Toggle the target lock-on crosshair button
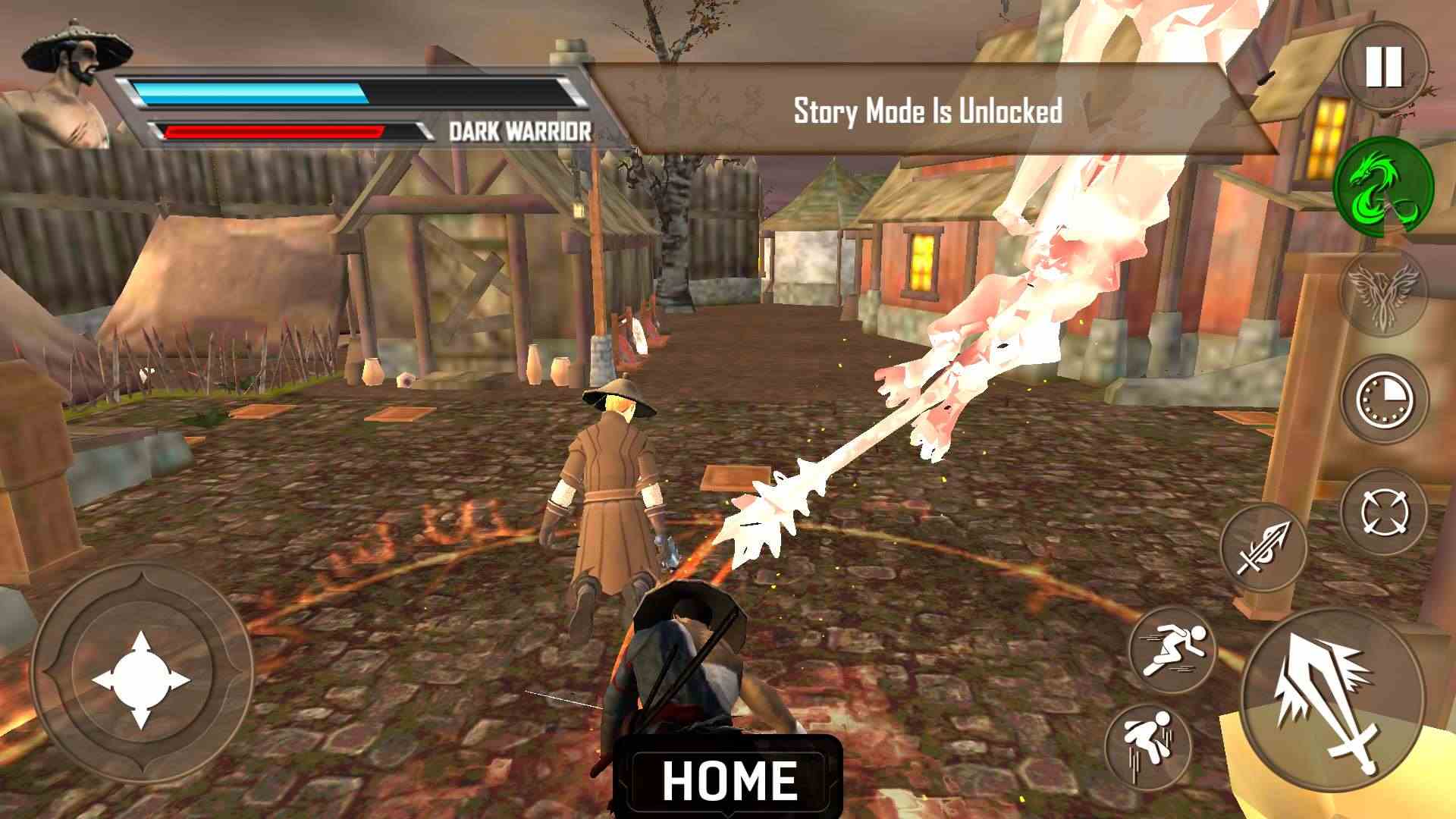This screenshot has height=819, width=1456. pyautogui.click(x=1385, y=513)
